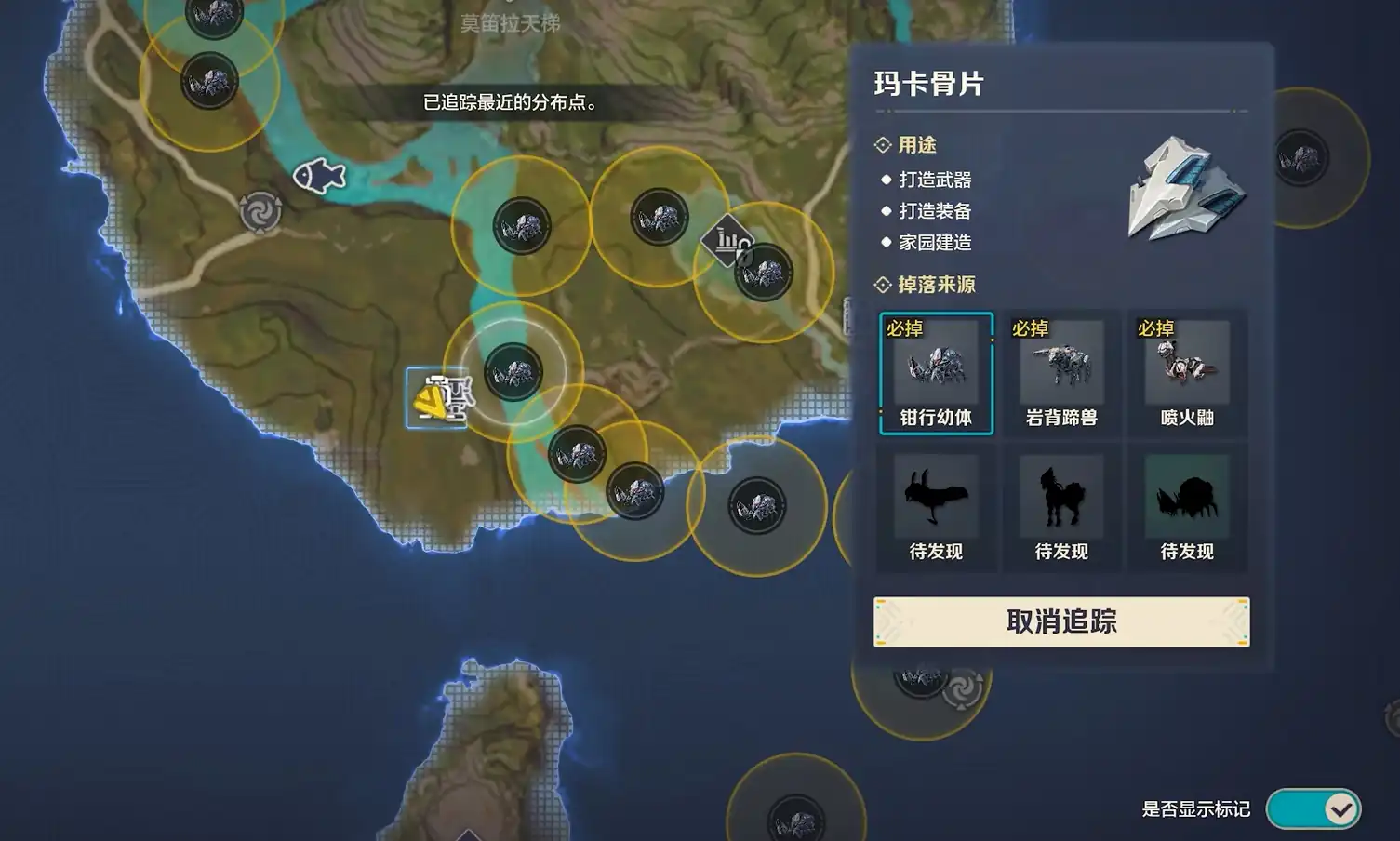
Task: Open the factory landmark icon on the map
Action: coord(727,239)
